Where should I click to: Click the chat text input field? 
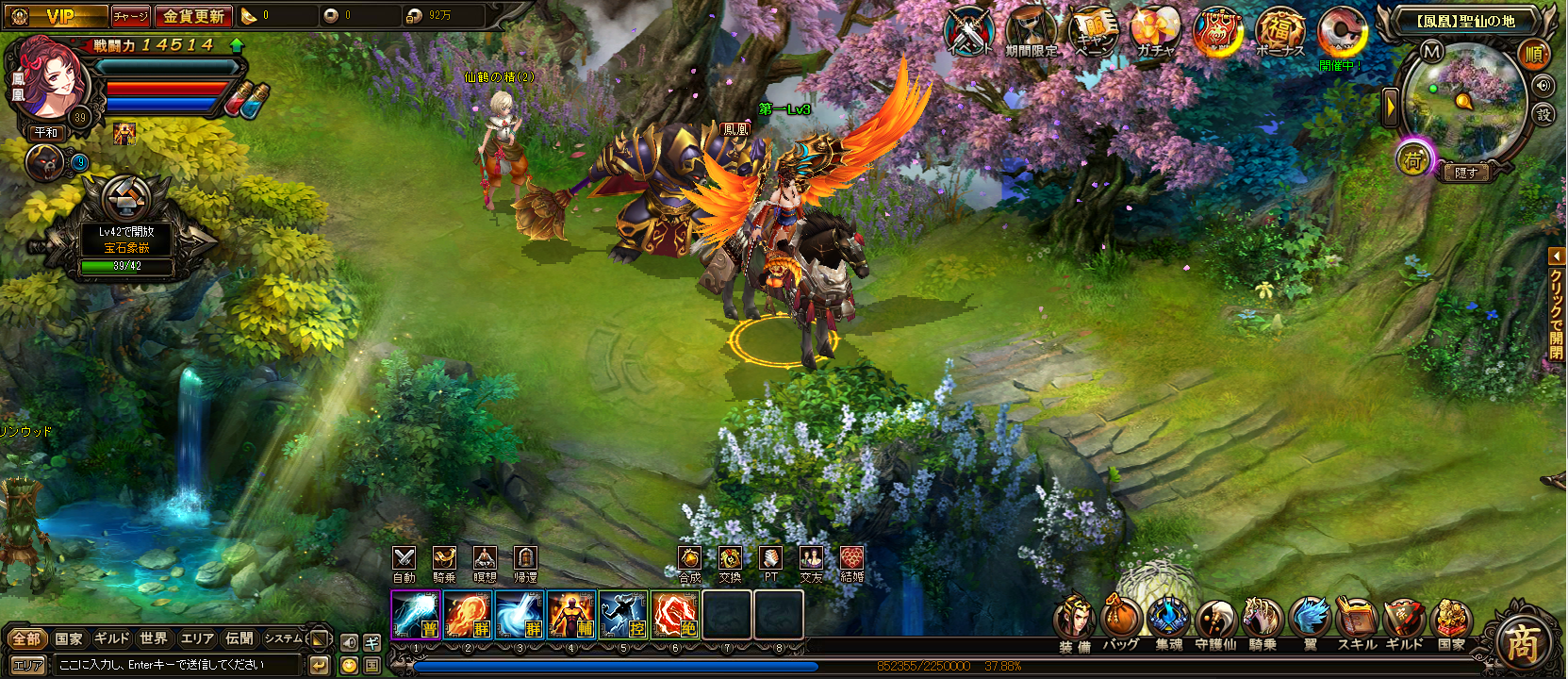179,665
